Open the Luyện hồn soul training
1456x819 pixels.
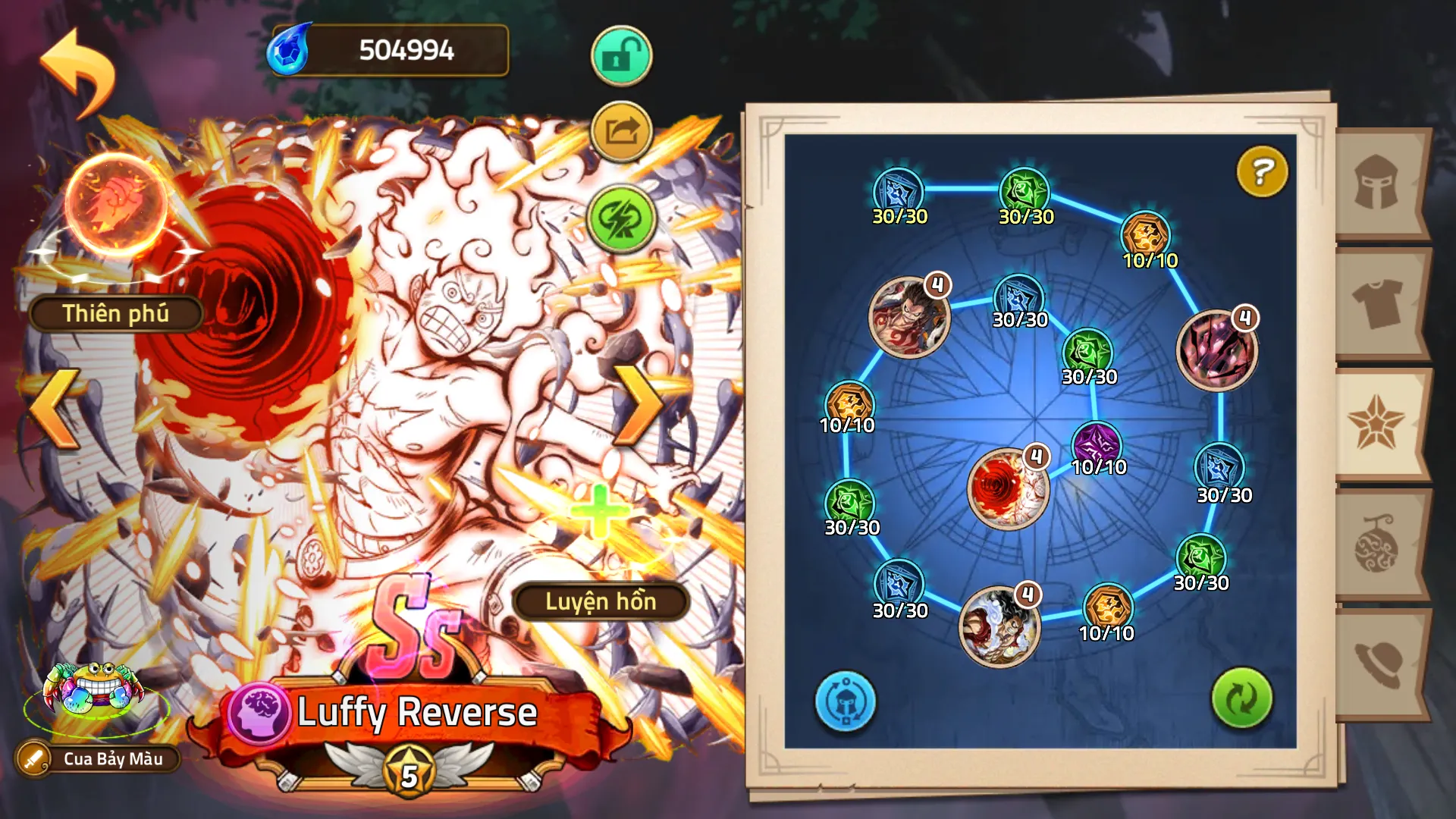point(601,601)
